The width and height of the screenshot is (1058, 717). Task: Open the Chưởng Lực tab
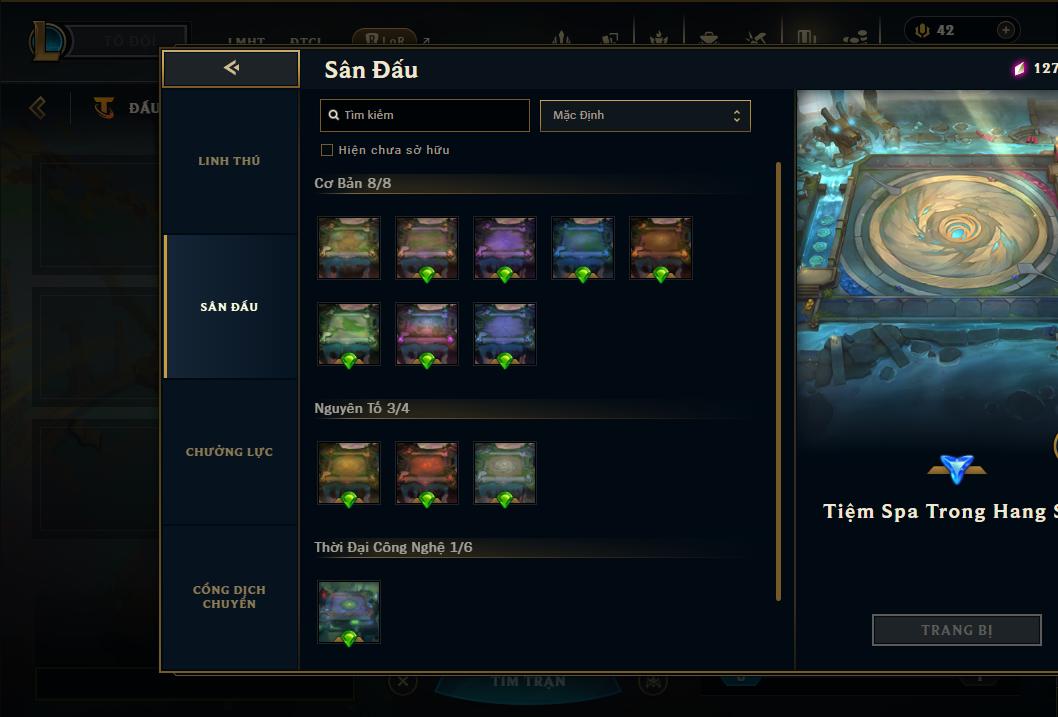[229, 452]
